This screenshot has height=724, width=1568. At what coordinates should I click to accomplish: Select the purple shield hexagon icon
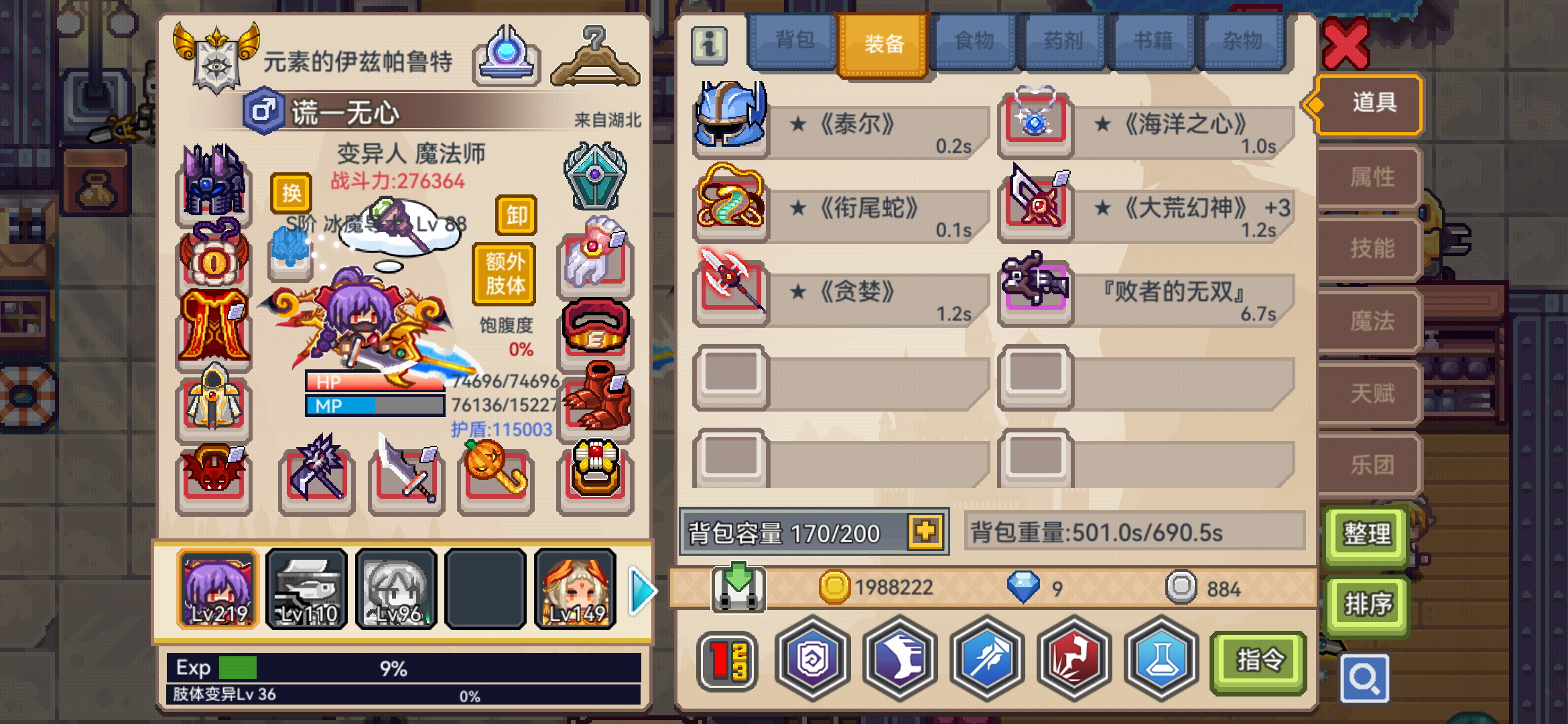click(813, 659)
